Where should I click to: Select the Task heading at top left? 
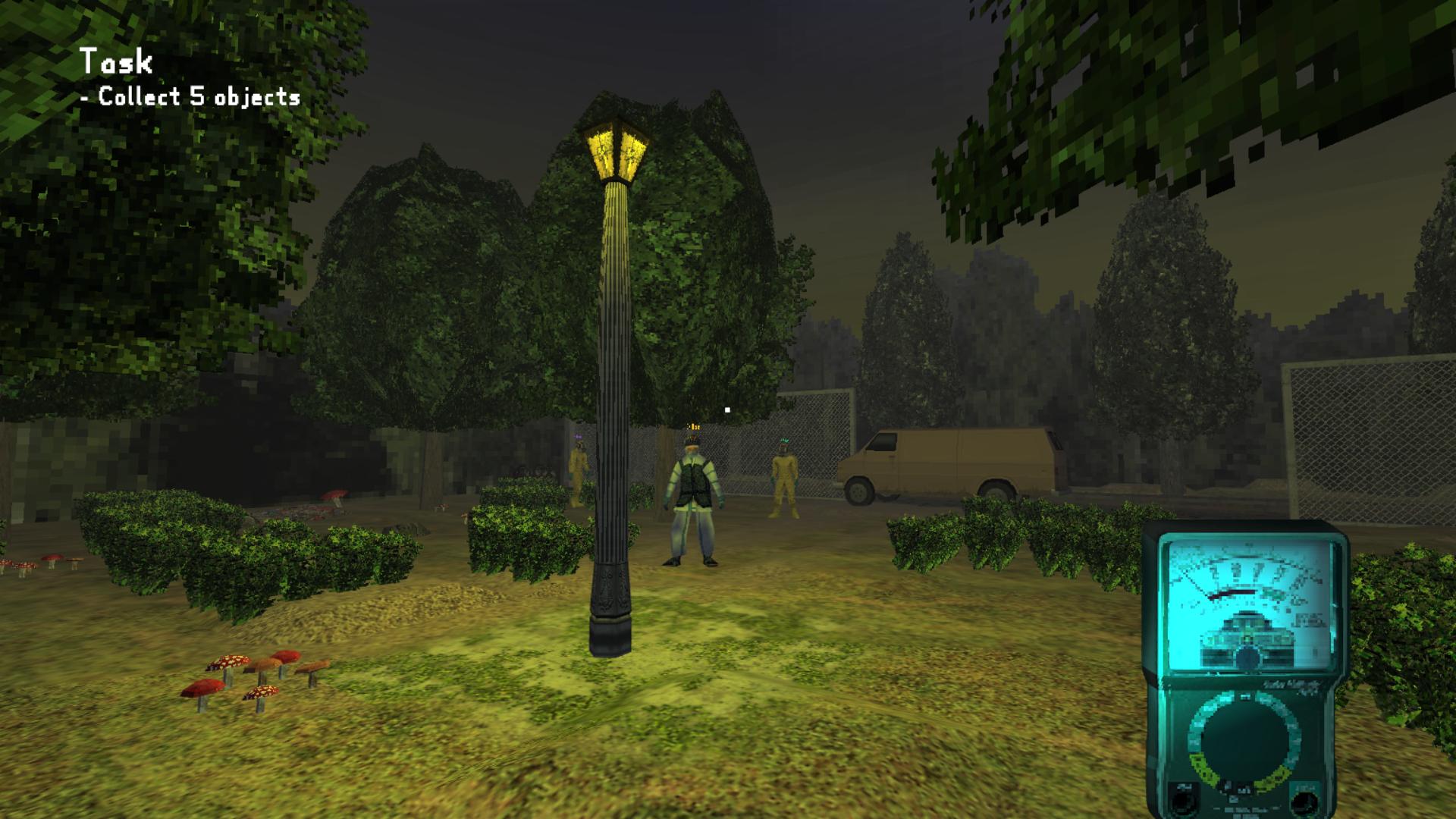coord(116,62)
